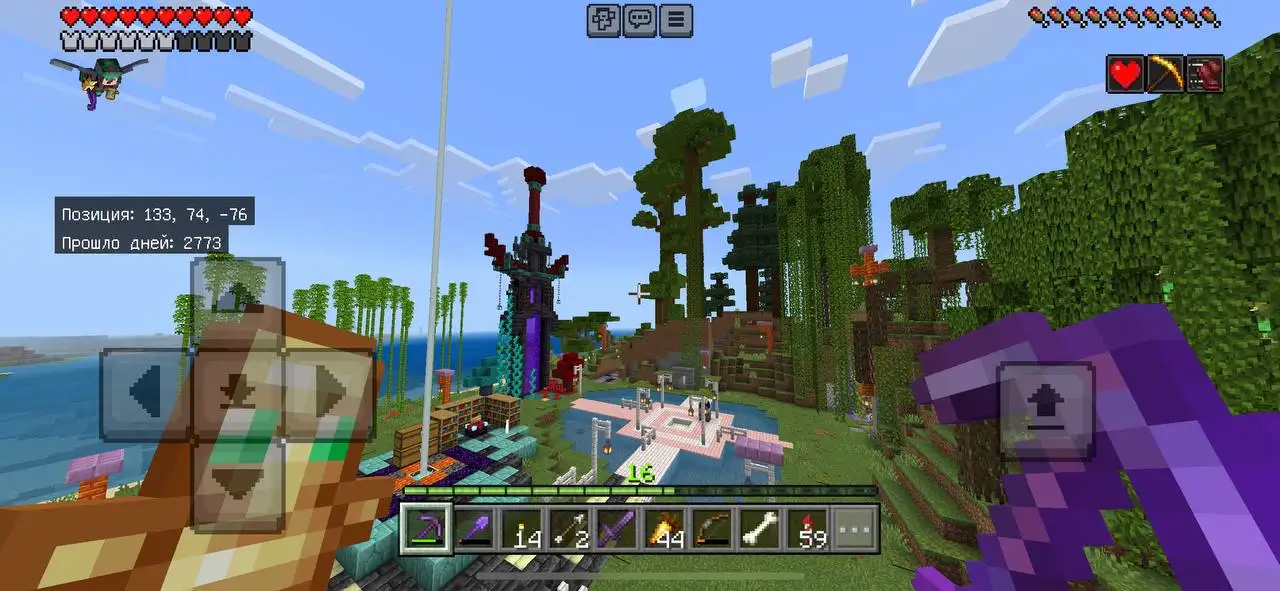Click the player paper doll avatar

pyautogui.click(x=97, y=80)
